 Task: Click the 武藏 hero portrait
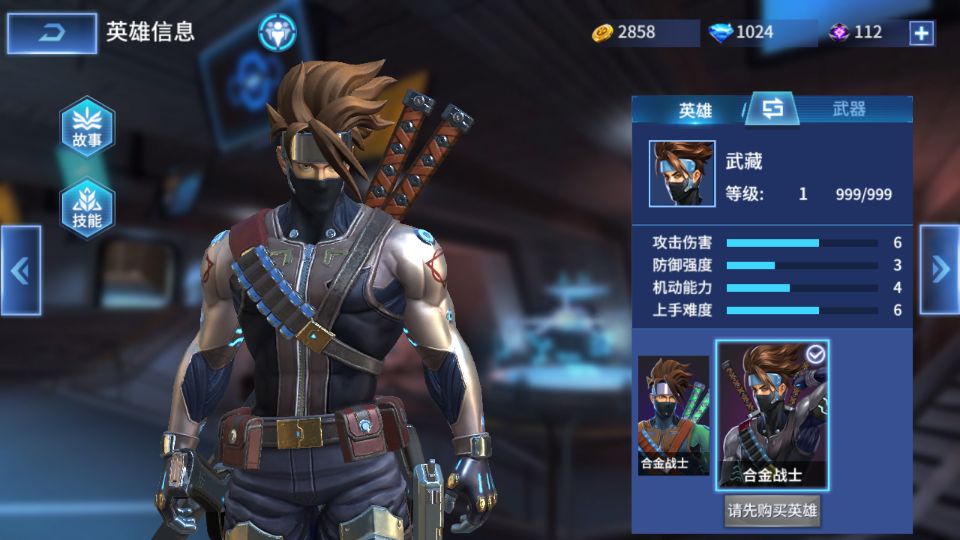pos(682,173)
